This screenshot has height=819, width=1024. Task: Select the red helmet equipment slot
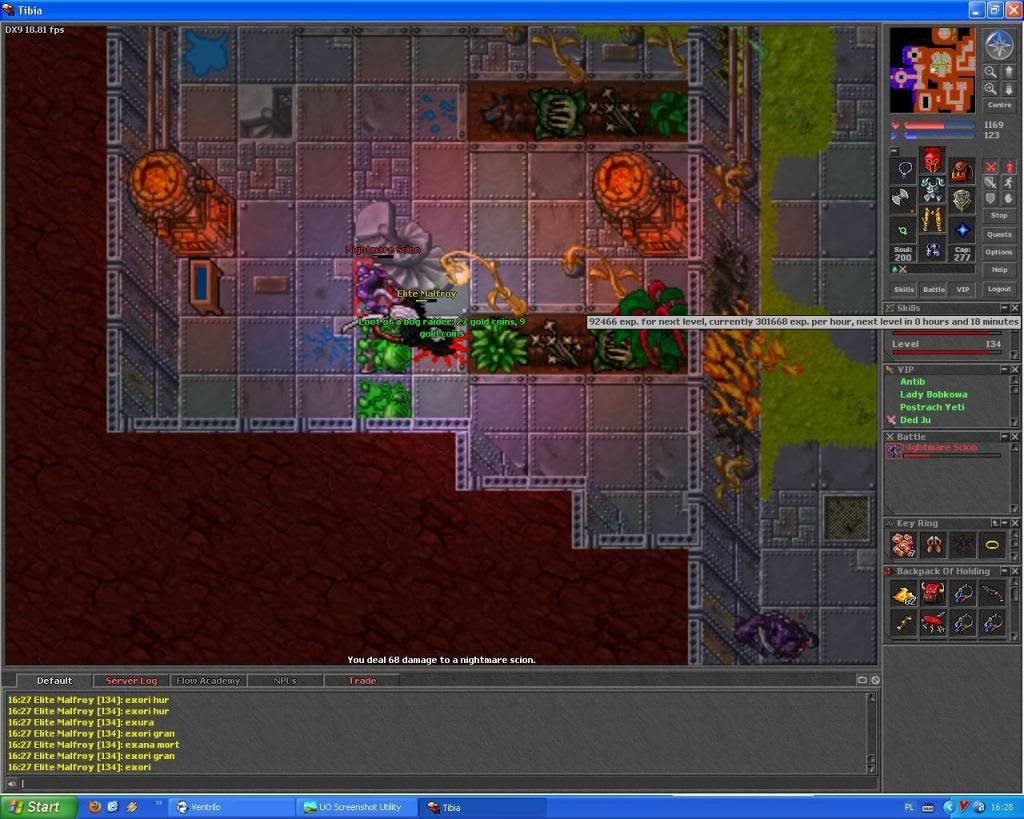932,160
